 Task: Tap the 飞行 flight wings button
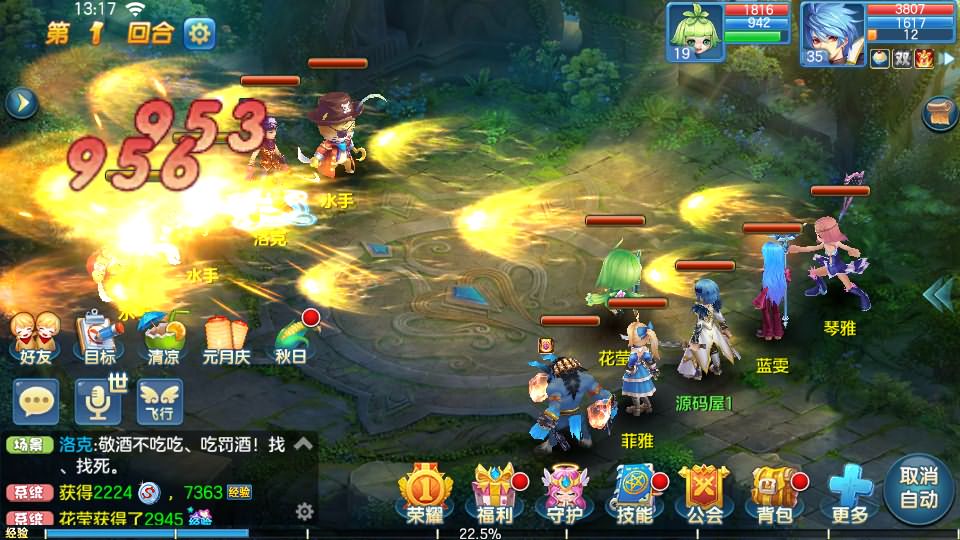[x=160, y=401]
